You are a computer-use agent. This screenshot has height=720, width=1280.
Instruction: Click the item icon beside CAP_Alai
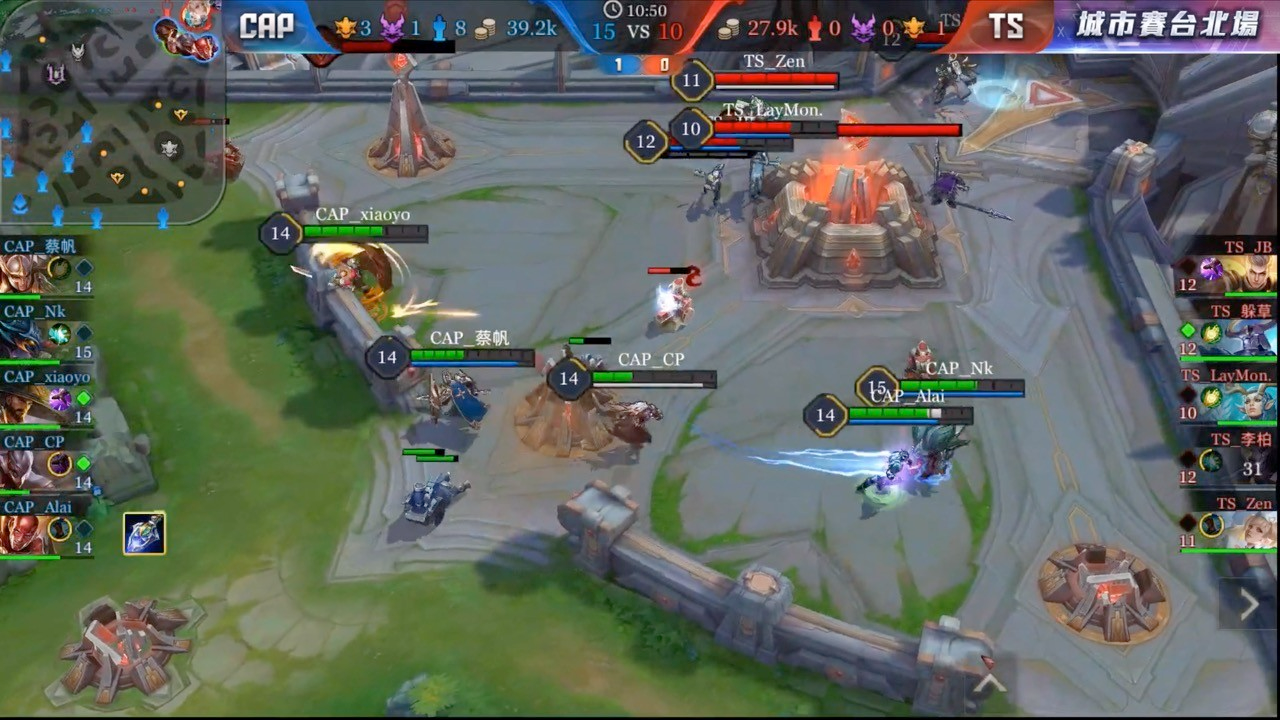click(x=144, y=533)
